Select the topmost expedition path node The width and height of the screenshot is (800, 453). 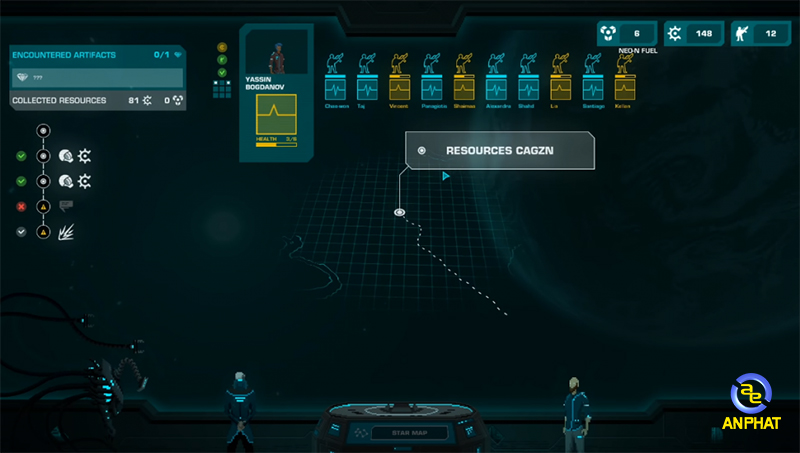pyautogui.click(x=43, y=130)
